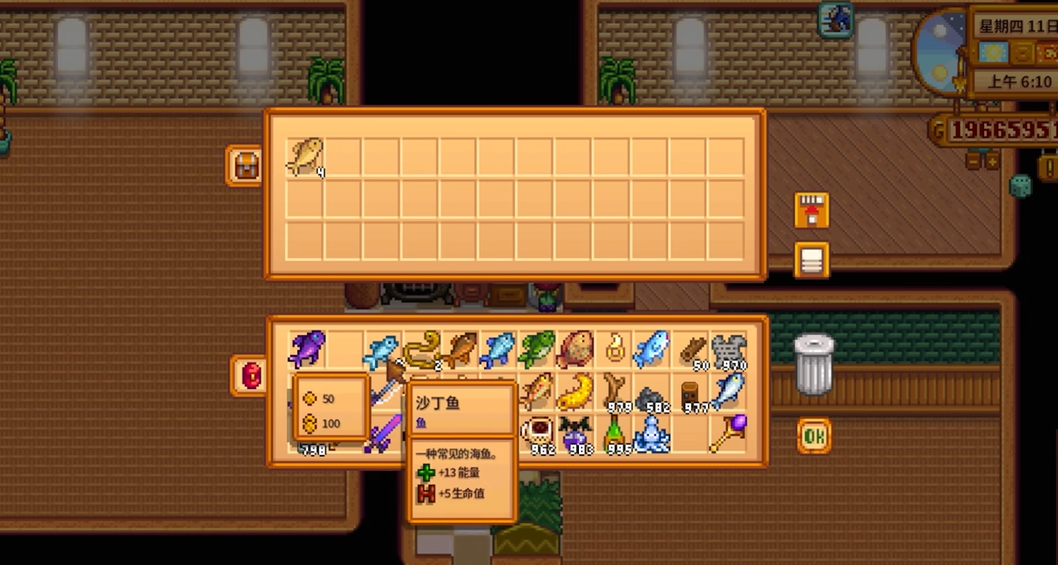This screenshot has height=565, width=1058.
Task: Click the gold ring item
Action: pyautogui.click(x=613, y=349)
